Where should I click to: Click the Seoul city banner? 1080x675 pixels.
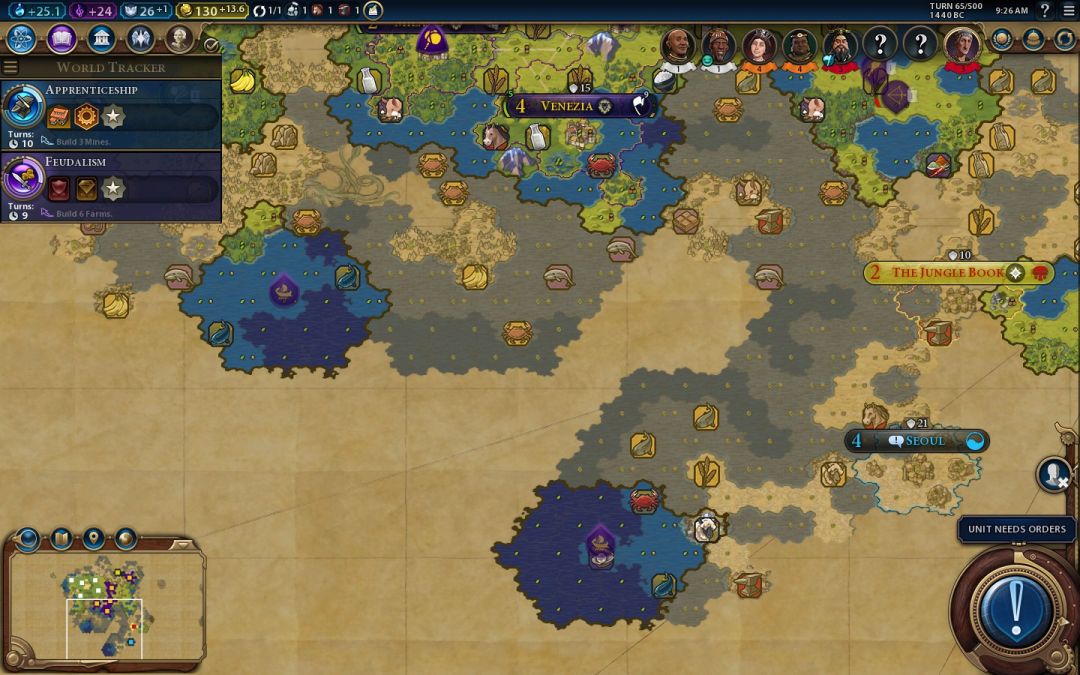coord(917,441)
